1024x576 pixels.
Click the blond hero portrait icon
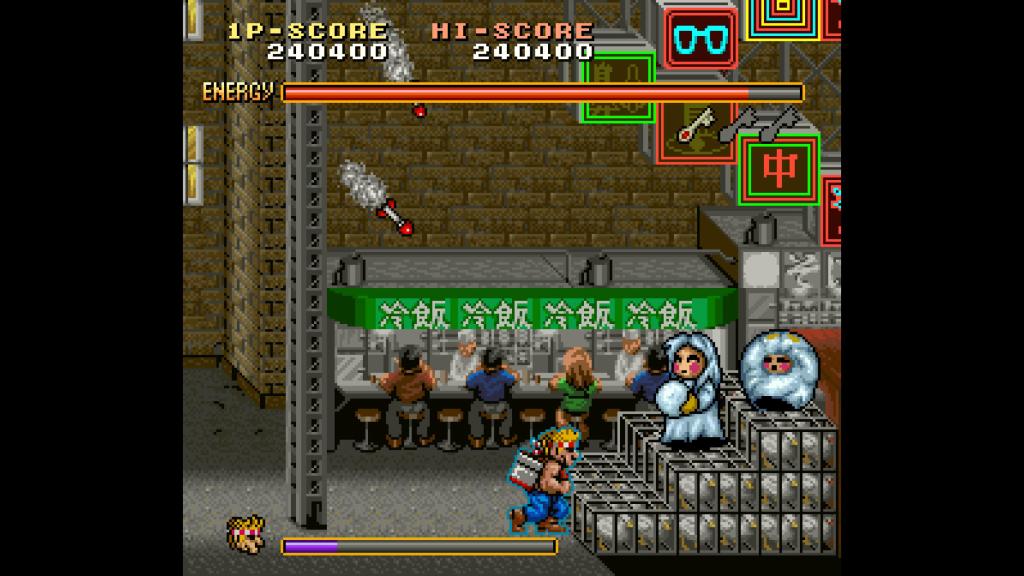point(246,534)
